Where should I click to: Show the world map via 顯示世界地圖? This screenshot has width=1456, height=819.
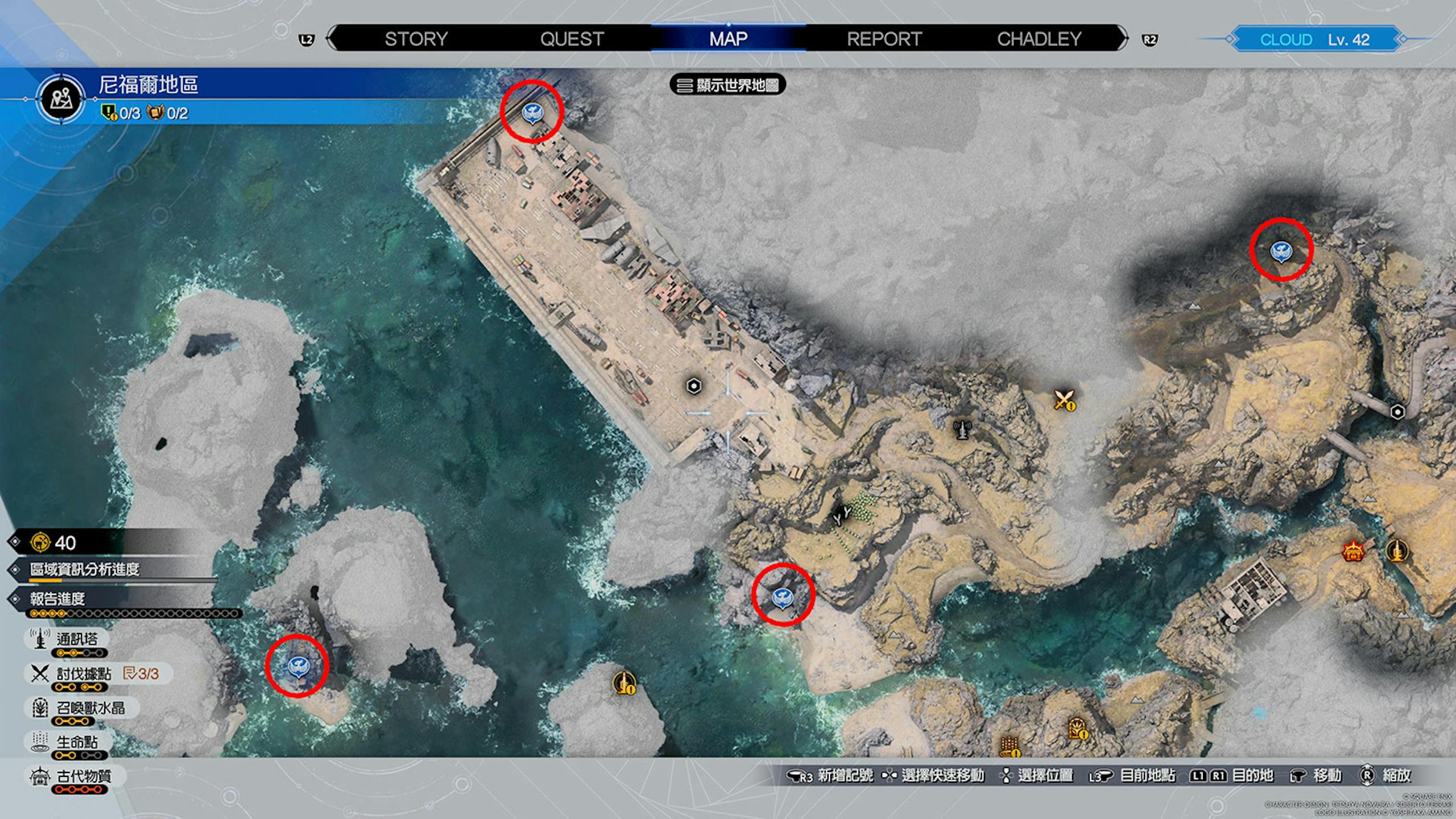click(728, 85)
